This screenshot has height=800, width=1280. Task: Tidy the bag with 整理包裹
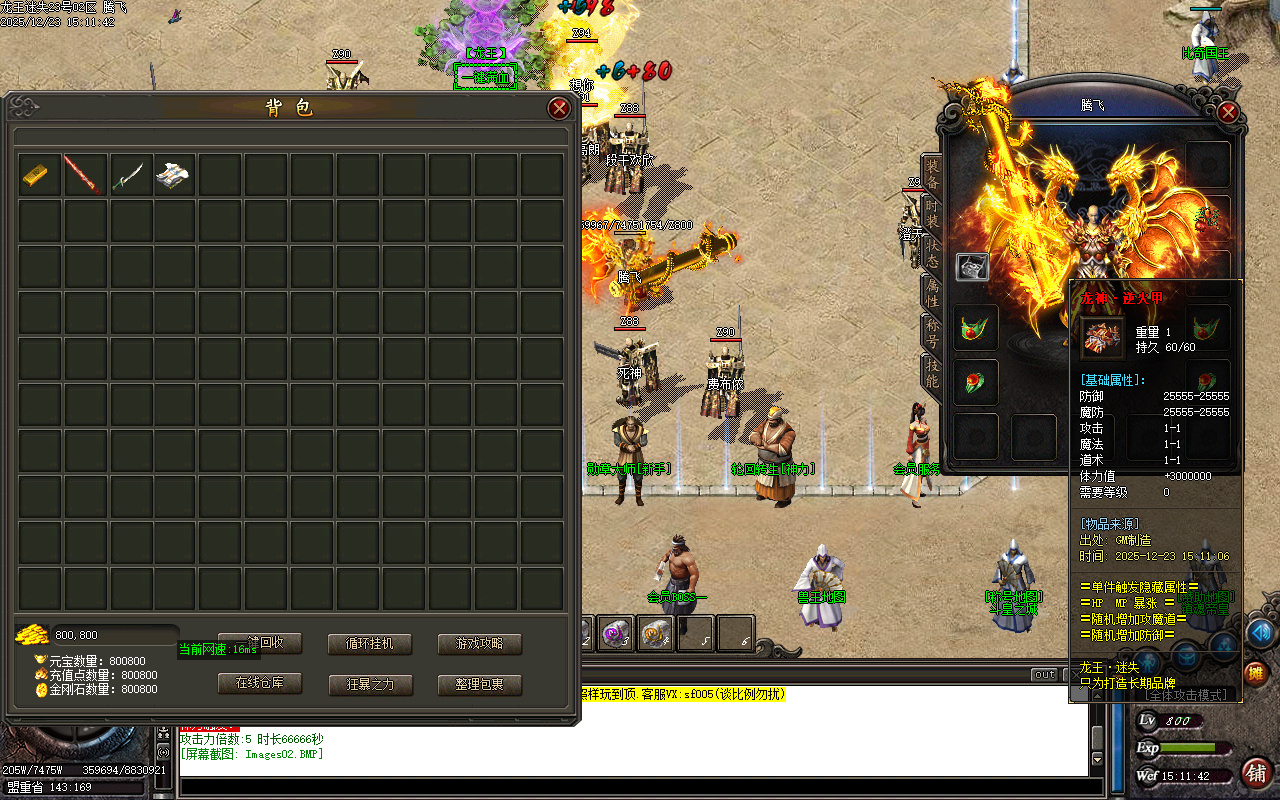point(480,685)
